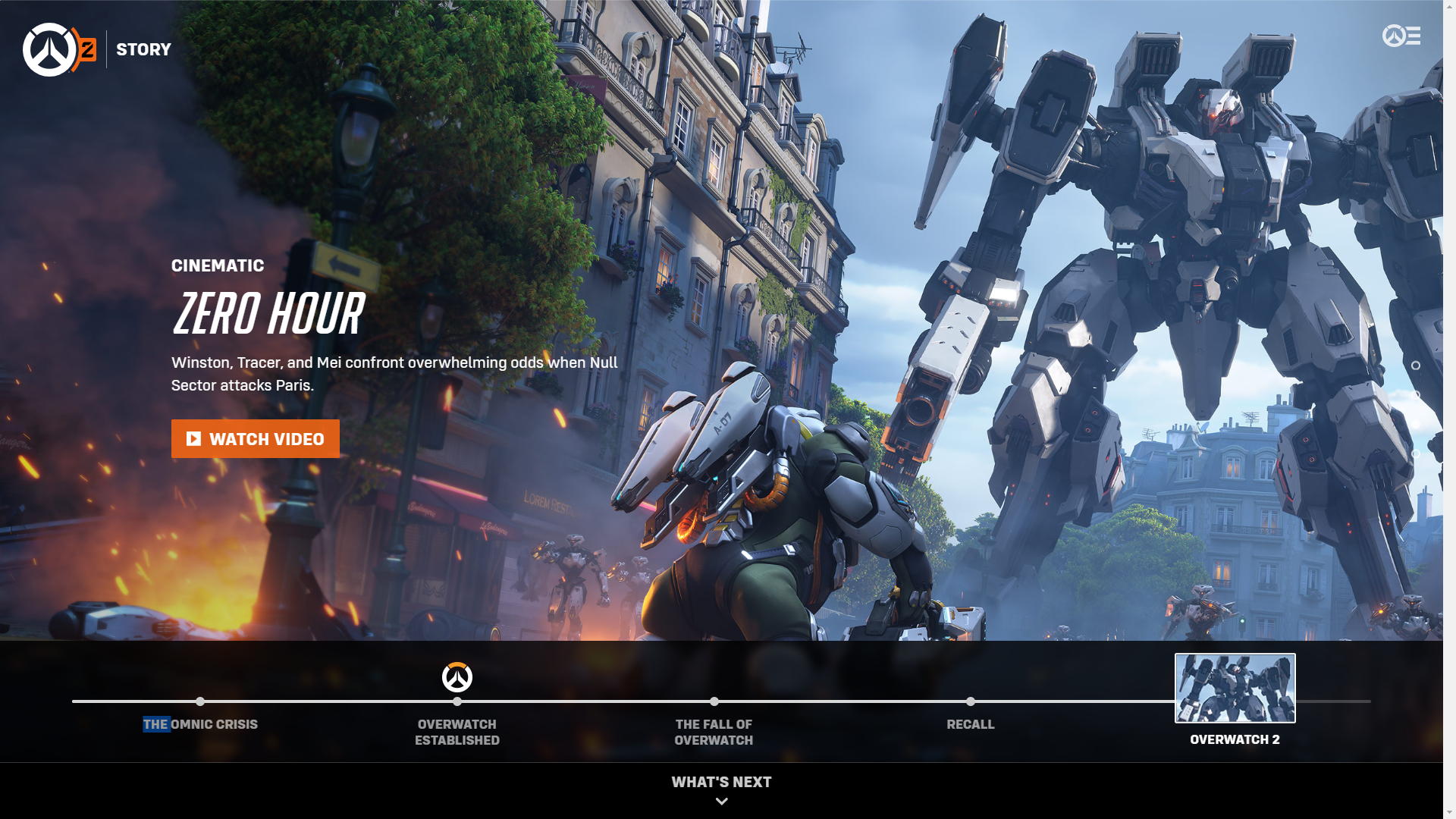The width and height of the screenshot is (1456, 819).
Task: Play the Zero Hour cinematic video
Action: [x=255, y=439]
